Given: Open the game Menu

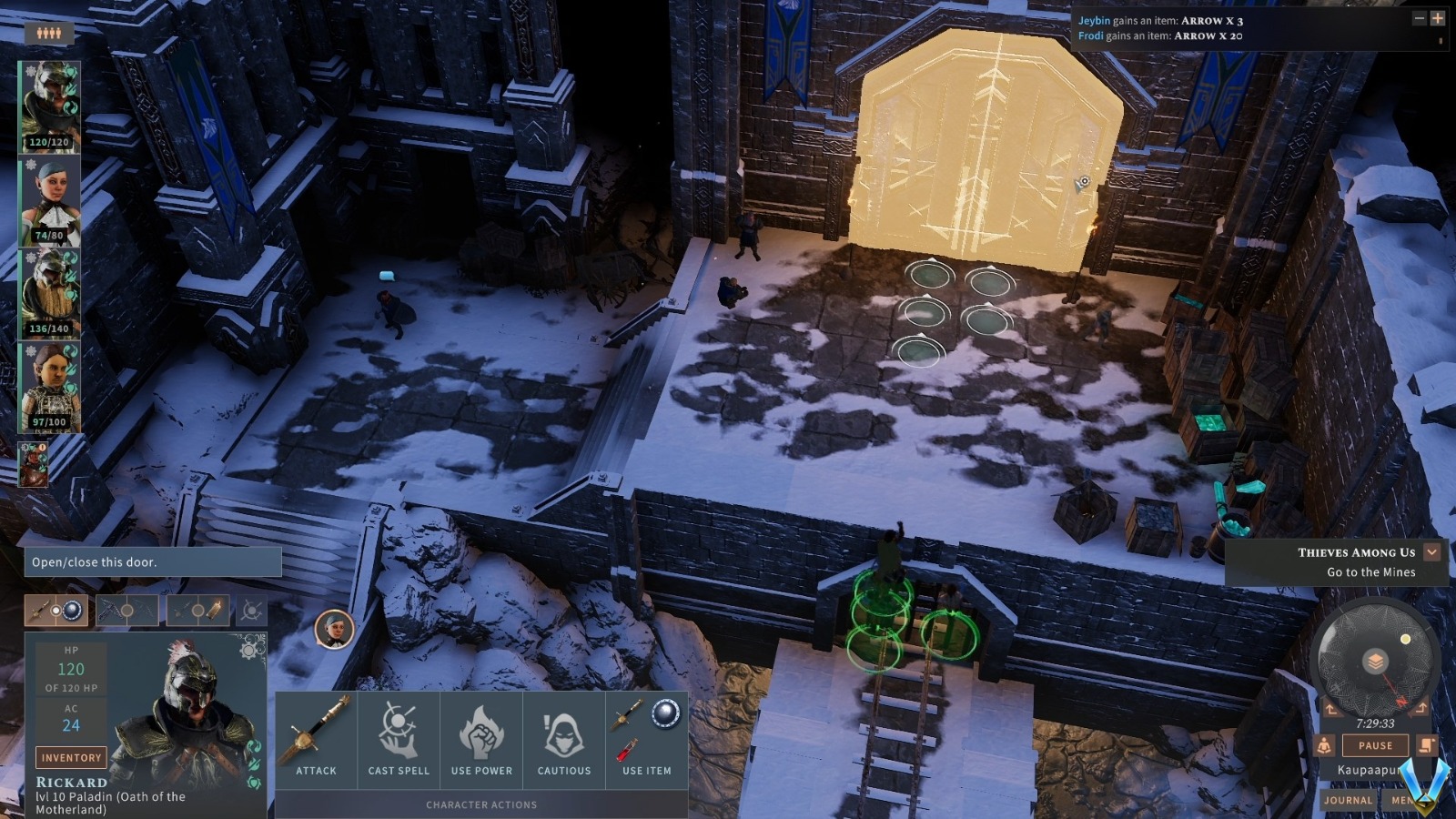Looking at the screenshot, I should tap(1403, 799).
